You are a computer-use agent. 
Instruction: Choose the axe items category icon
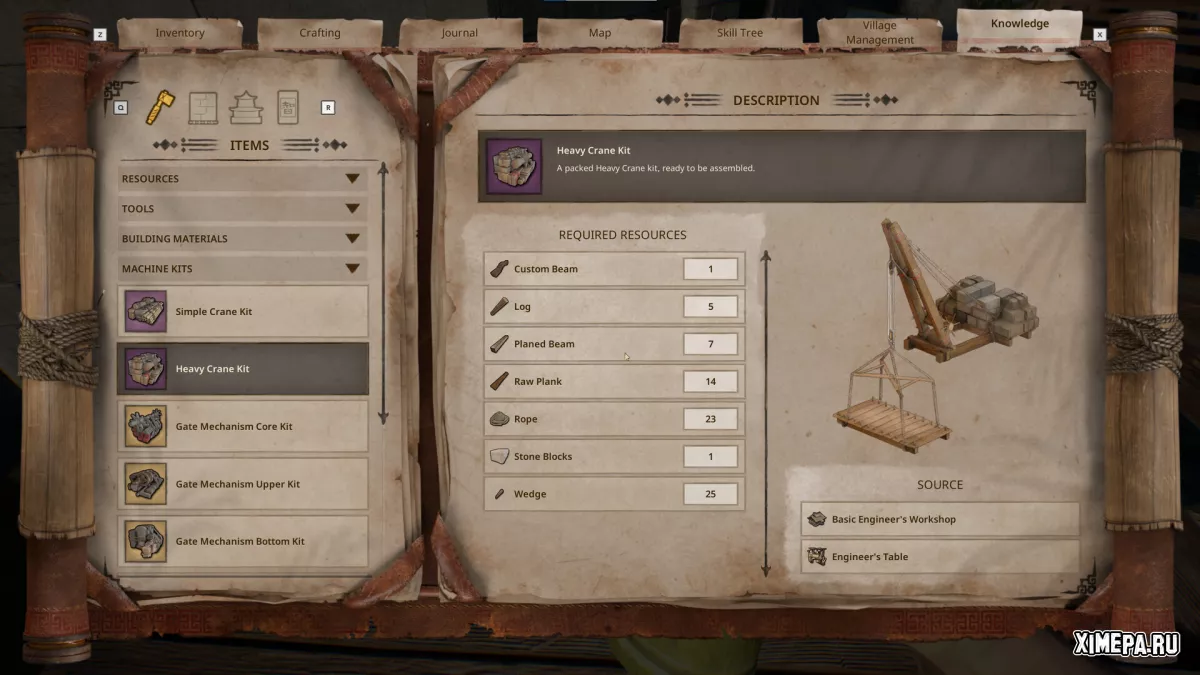[x=157, y=106]
